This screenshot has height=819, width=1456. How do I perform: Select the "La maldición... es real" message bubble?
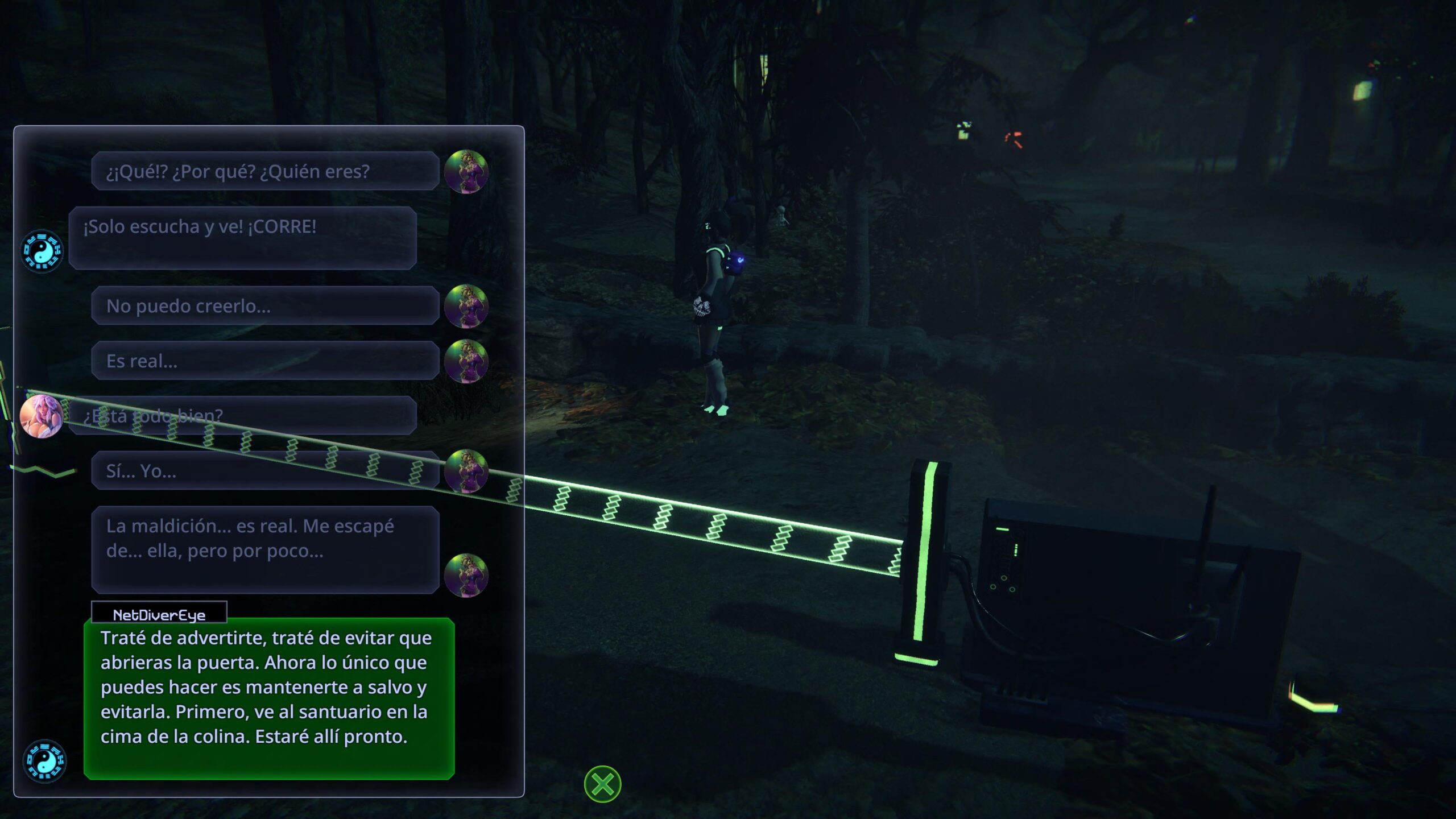[265, 549]
